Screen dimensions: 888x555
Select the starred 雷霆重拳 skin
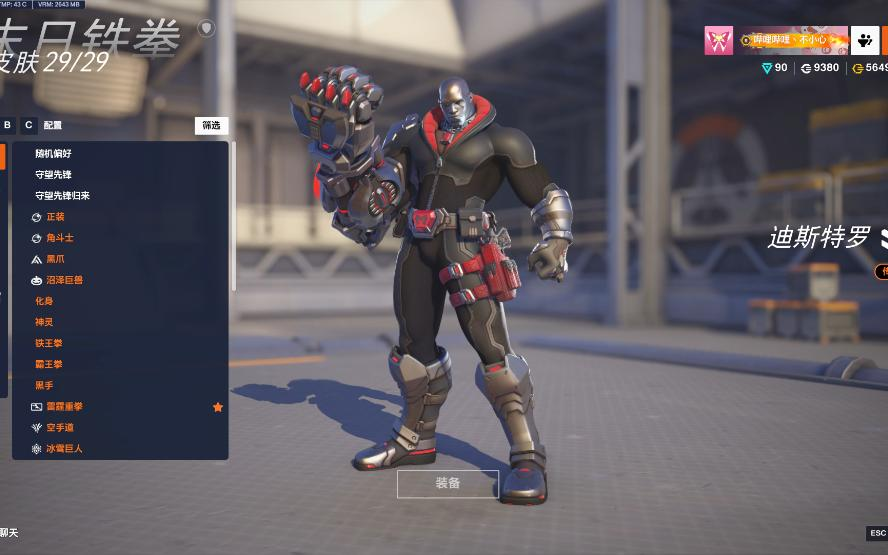64,407
